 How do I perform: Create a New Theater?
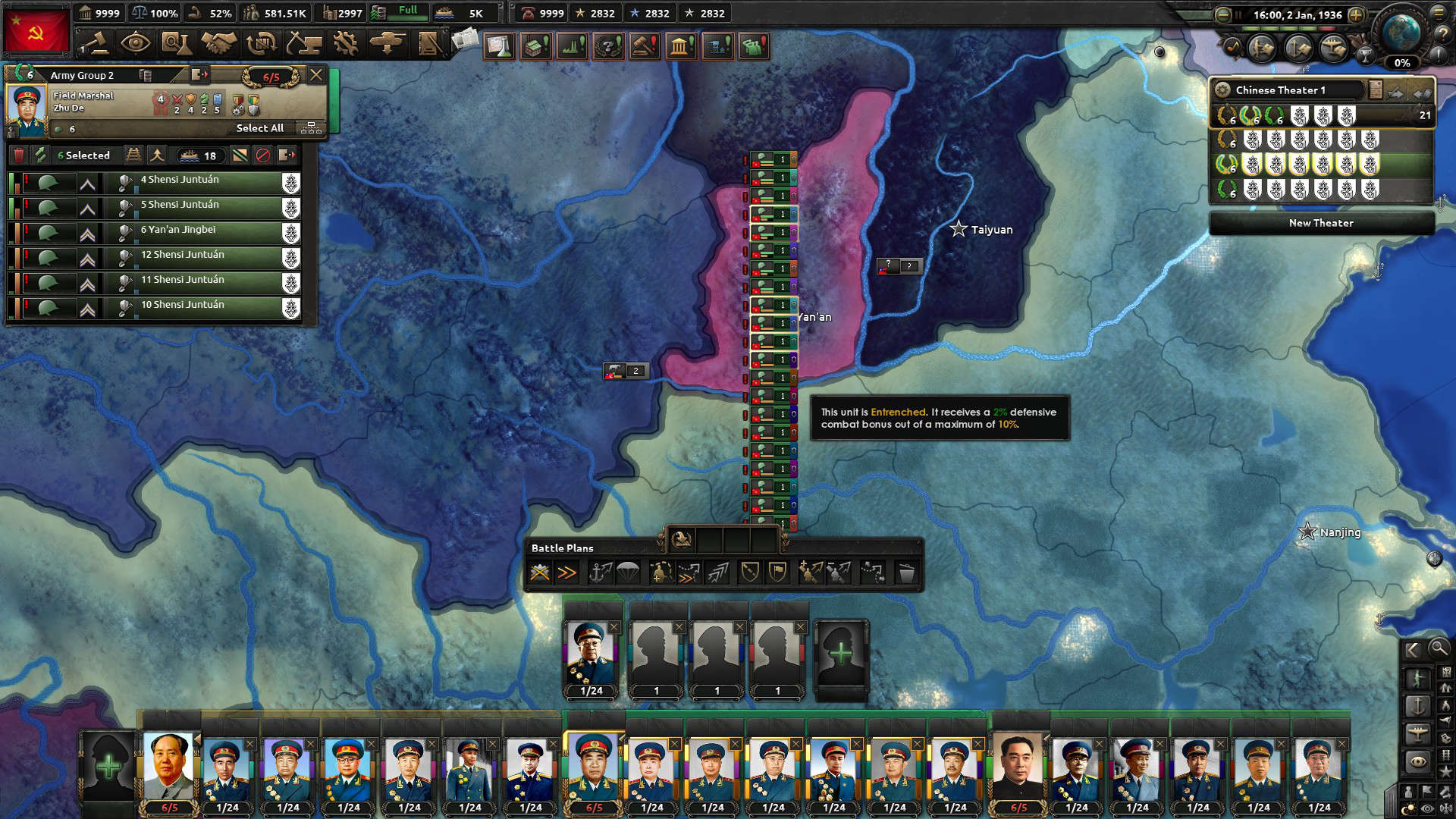(1321, 223)
